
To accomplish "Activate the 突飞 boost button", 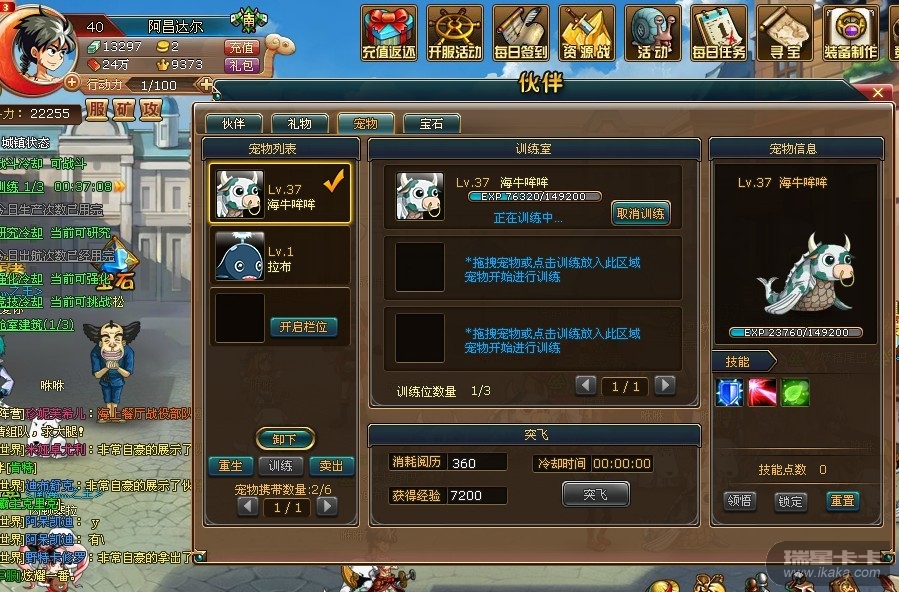I will pos(595,493).
